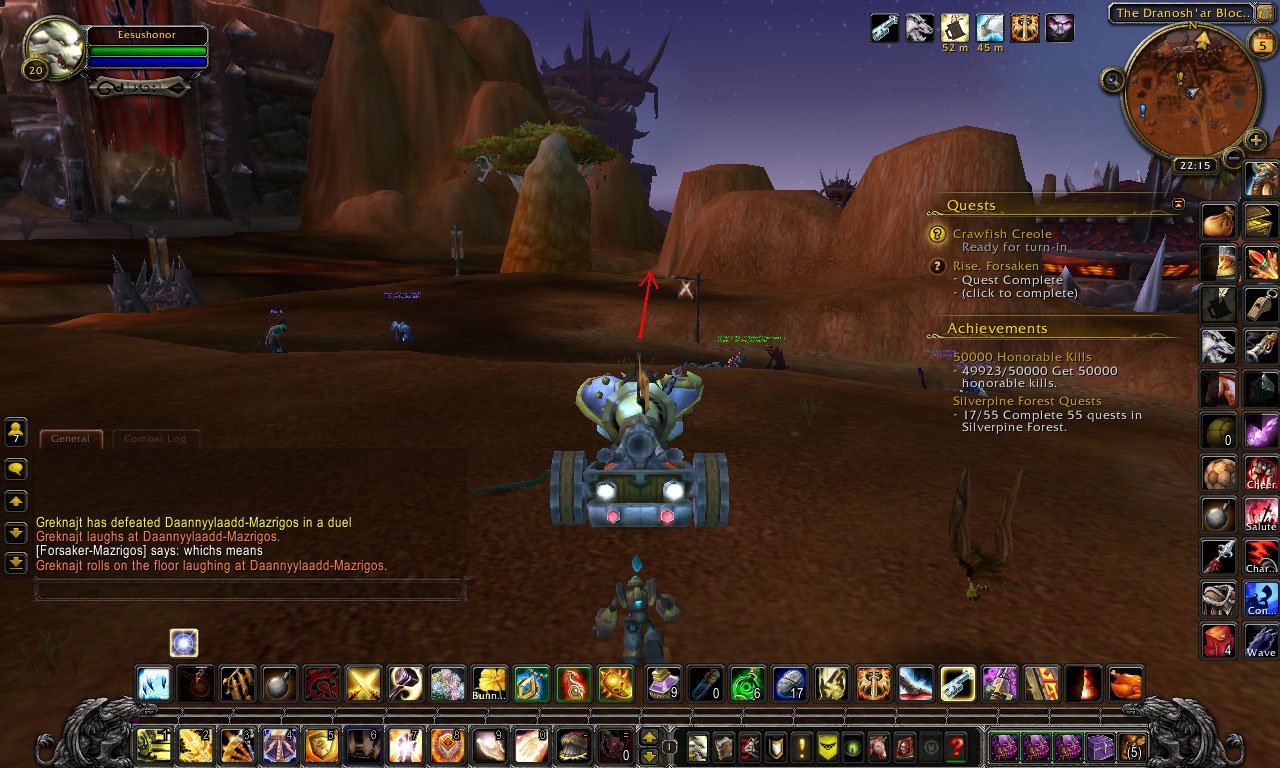Collapse the quest tracker with its arrow button
Image resolution: width=1280 pixels, height=768 pixels.
point(1178,204)
